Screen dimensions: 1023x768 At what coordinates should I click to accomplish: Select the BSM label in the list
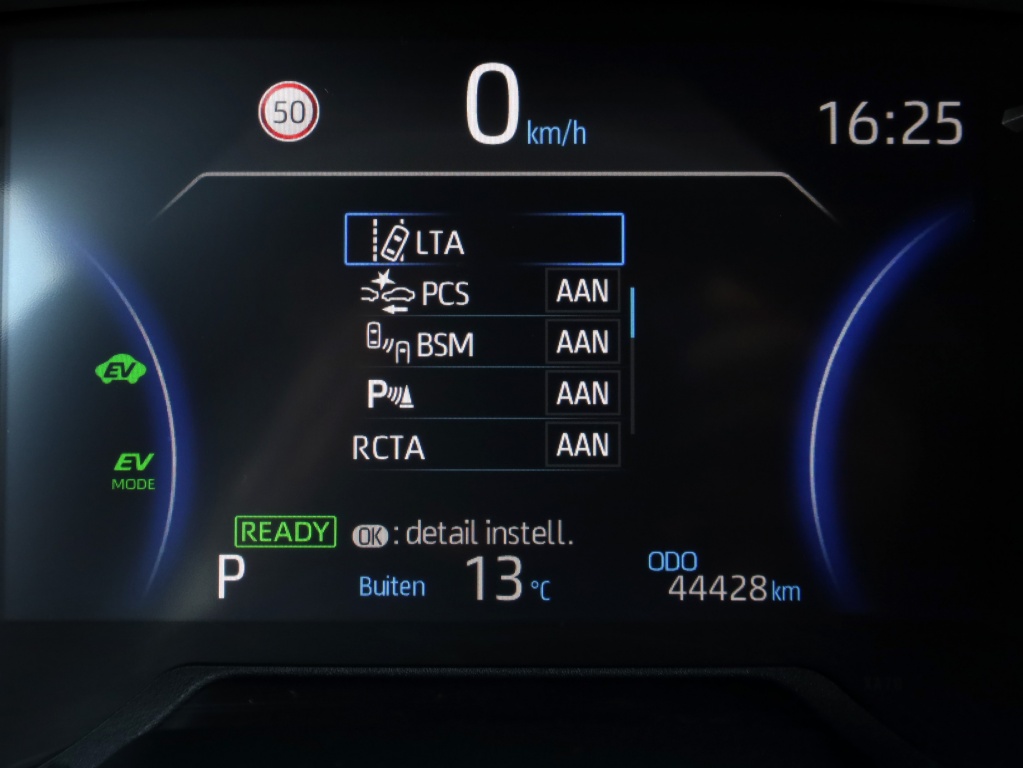[445, 345]
